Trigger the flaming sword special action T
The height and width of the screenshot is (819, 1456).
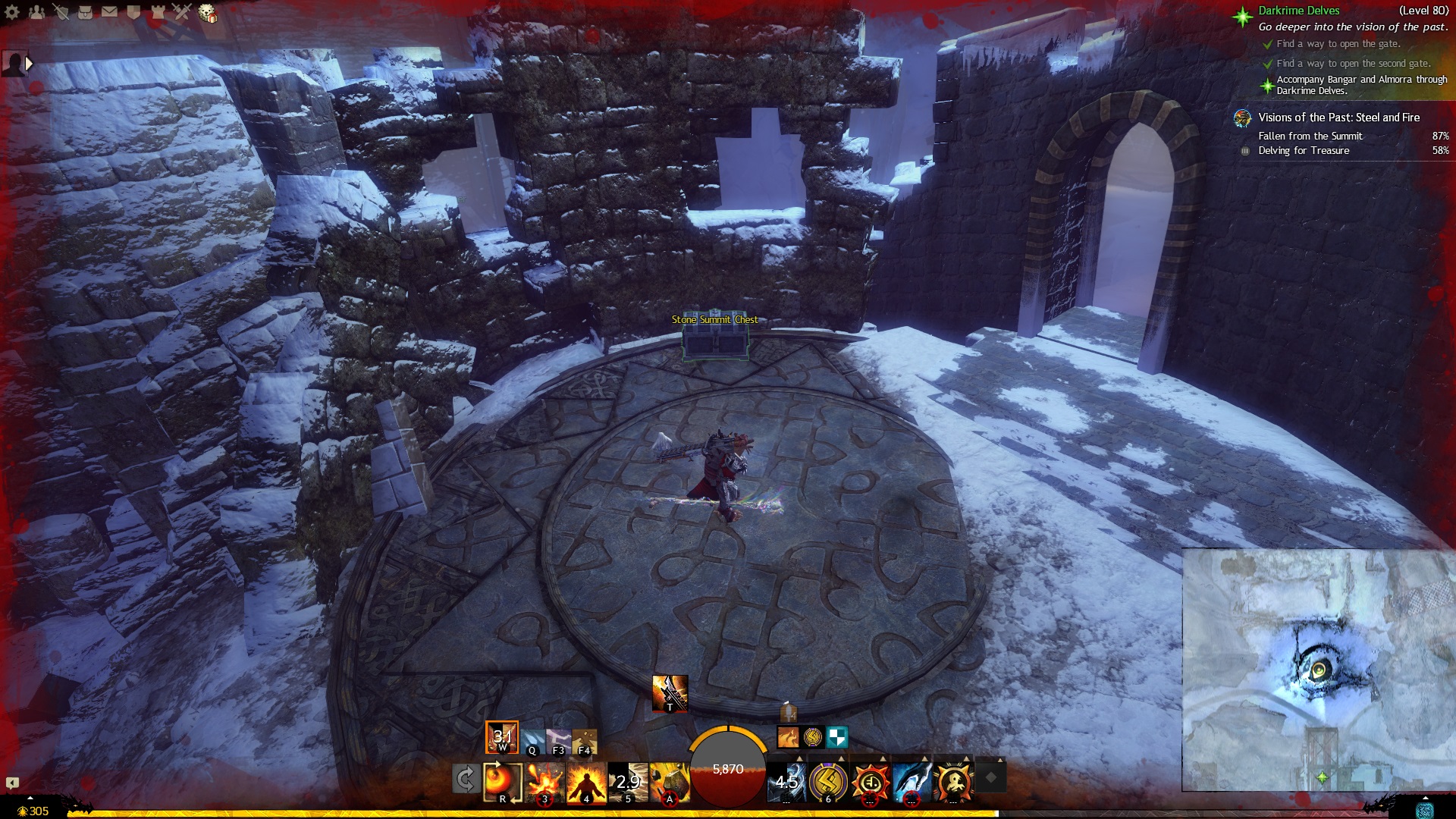coord(670,693)
